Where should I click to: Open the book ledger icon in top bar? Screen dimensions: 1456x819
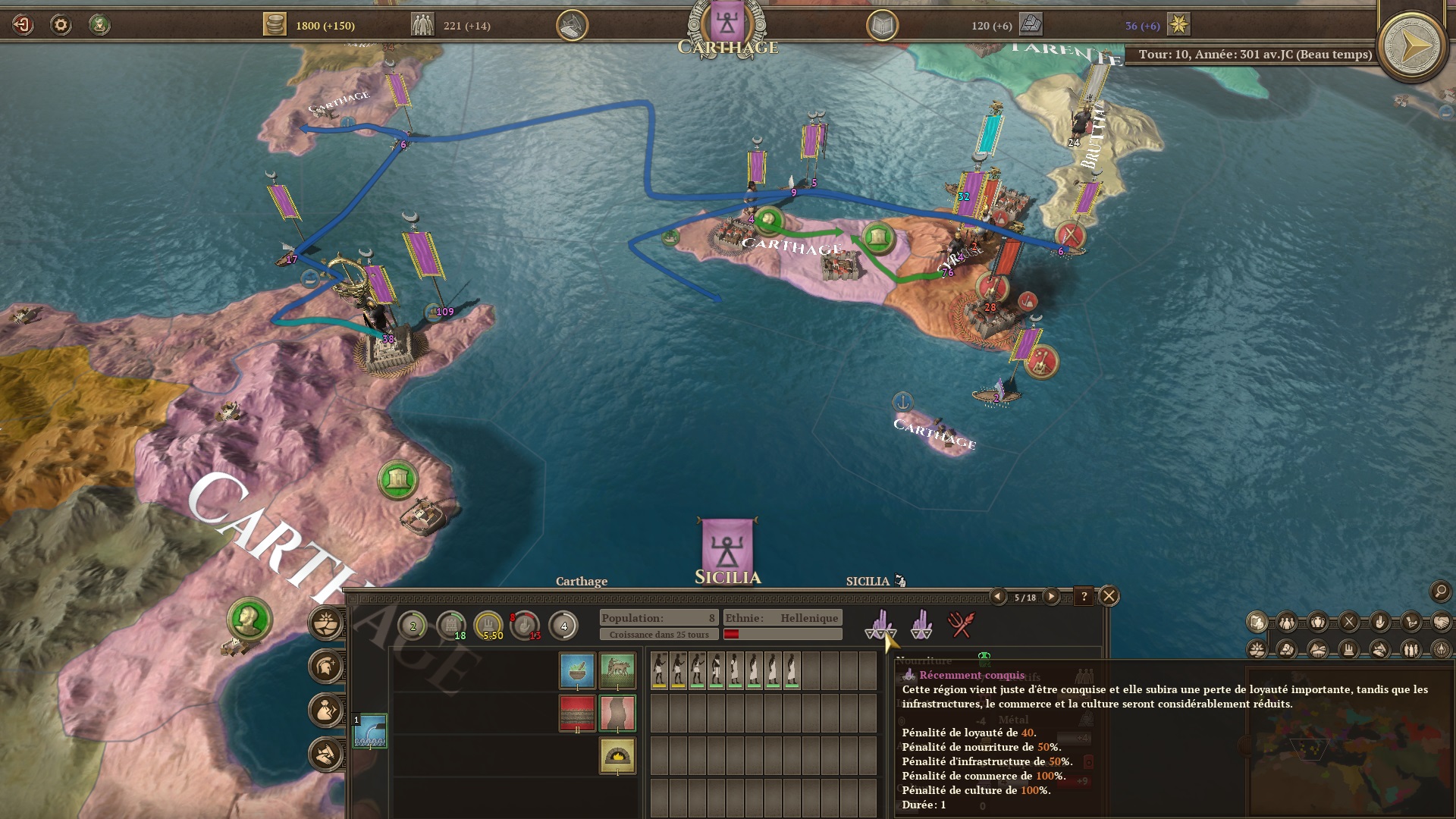click(882, 26)
